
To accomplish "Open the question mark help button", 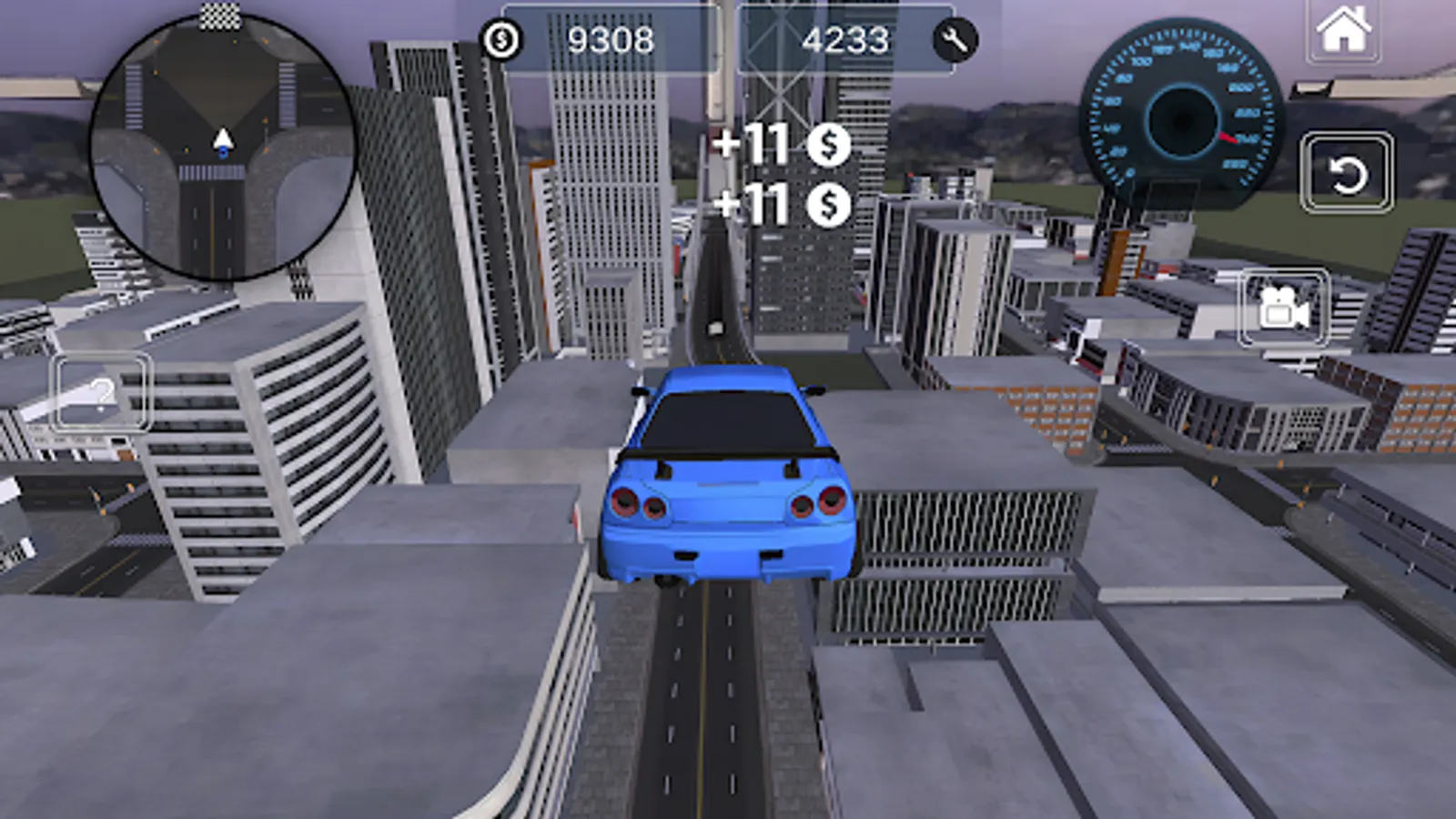I will click(x=100, y=393).
